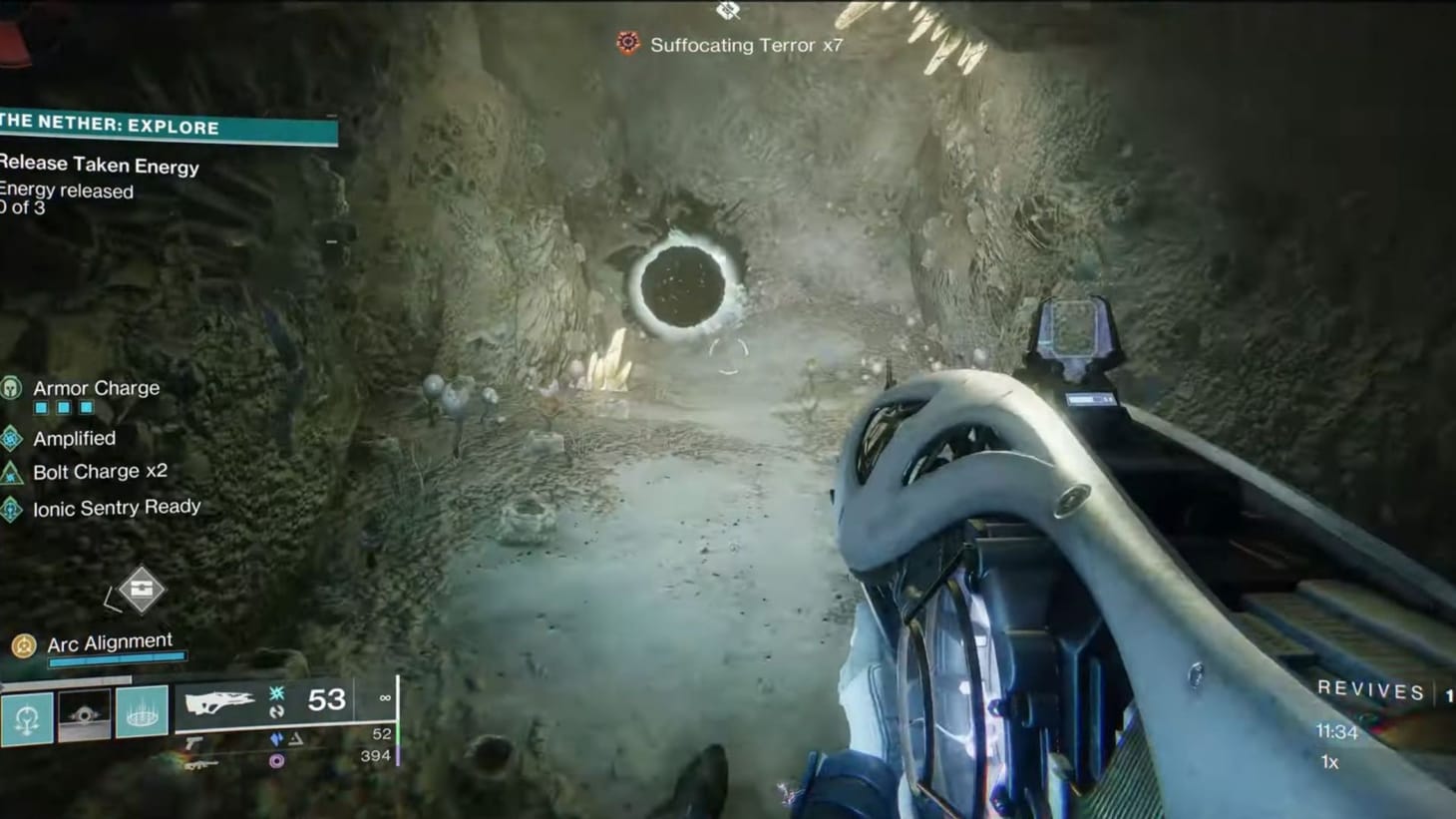This screenshot has height=819, width=1456.
Task: Click the ammo counter showing 53
Action: 329,698
